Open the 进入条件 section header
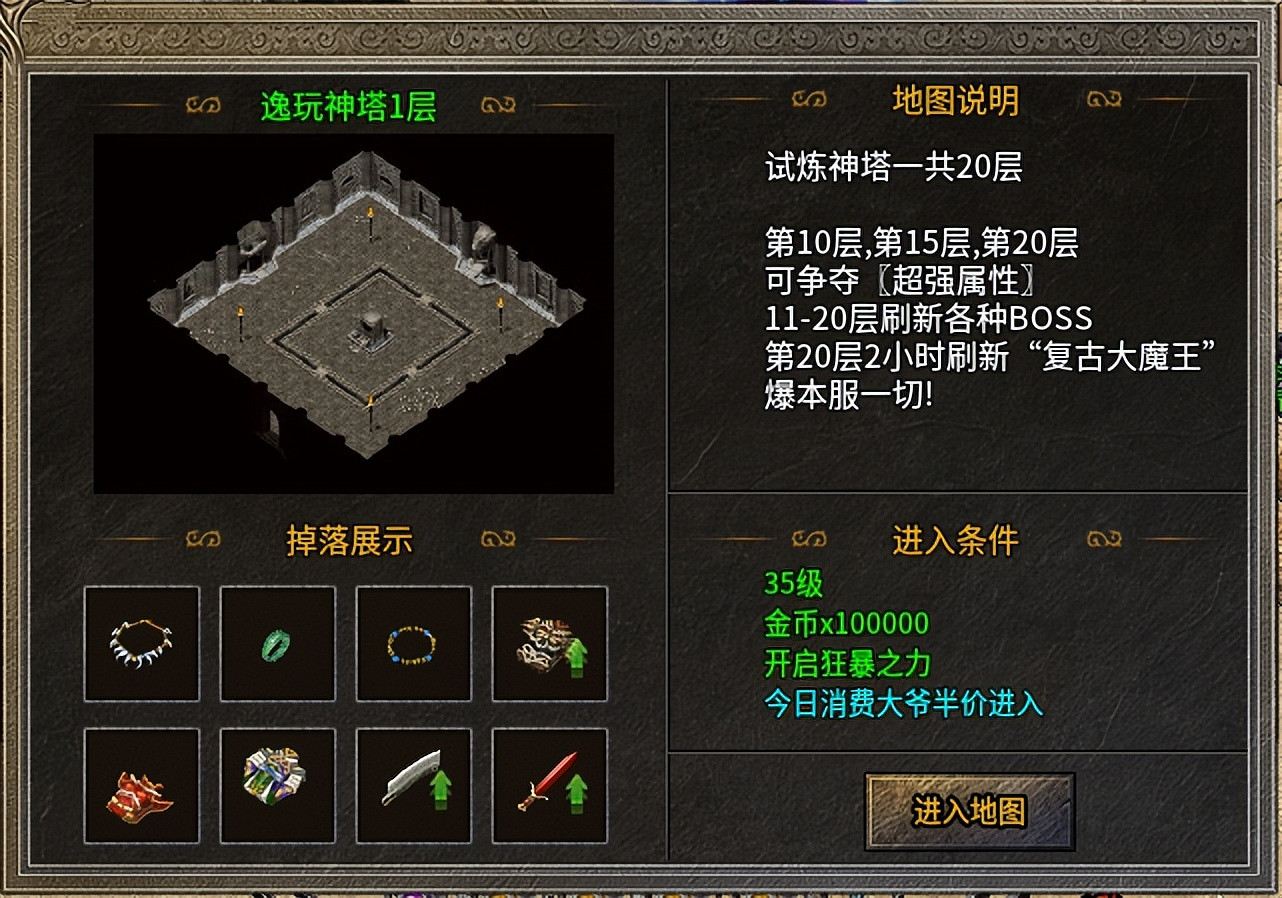Viewport: 1282px width, 898px height. pyautogui.click(x=953, y=538)
